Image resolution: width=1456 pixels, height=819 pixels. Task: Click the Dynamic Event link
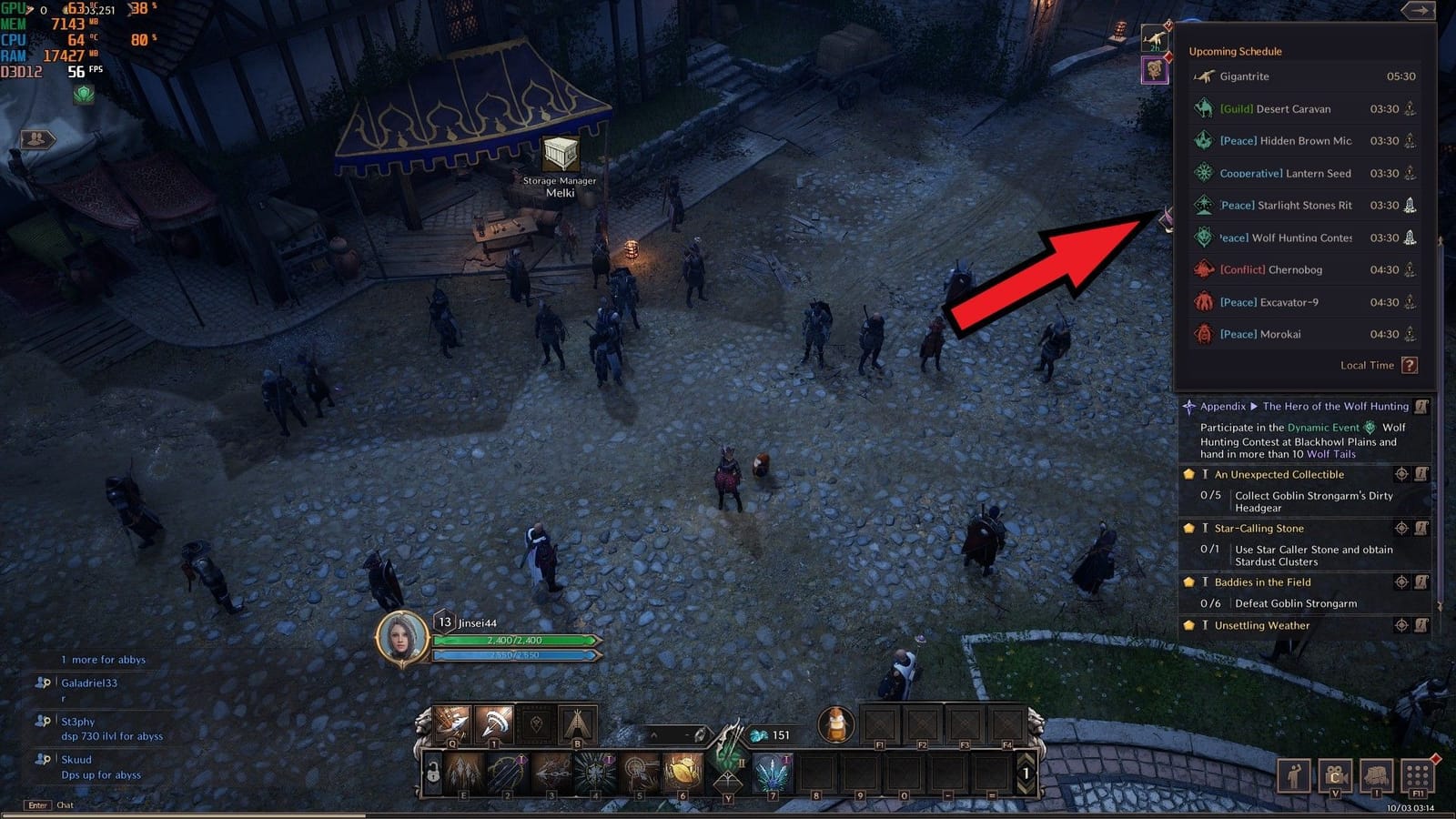1321,428
